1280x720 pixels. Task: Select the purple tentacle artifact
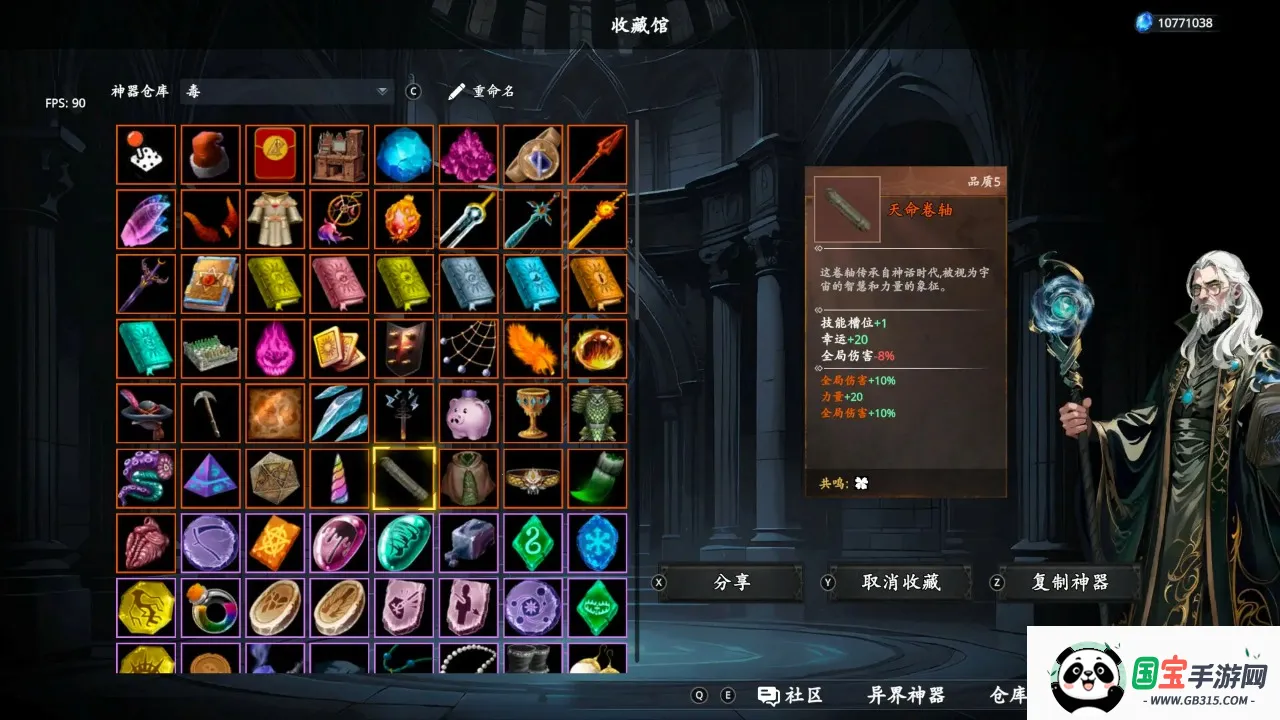coord(146,478)
